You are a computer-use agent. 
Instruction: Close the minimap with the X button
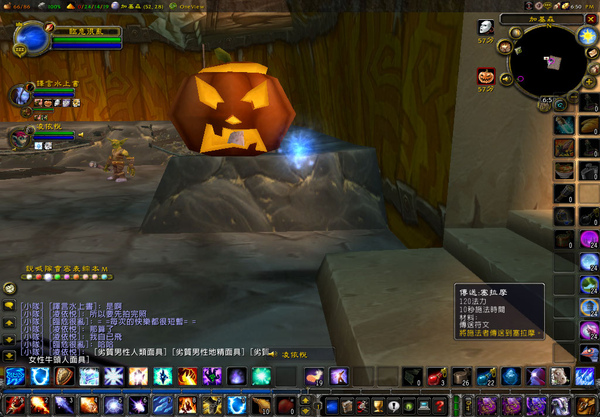click(x=591, y=18)
